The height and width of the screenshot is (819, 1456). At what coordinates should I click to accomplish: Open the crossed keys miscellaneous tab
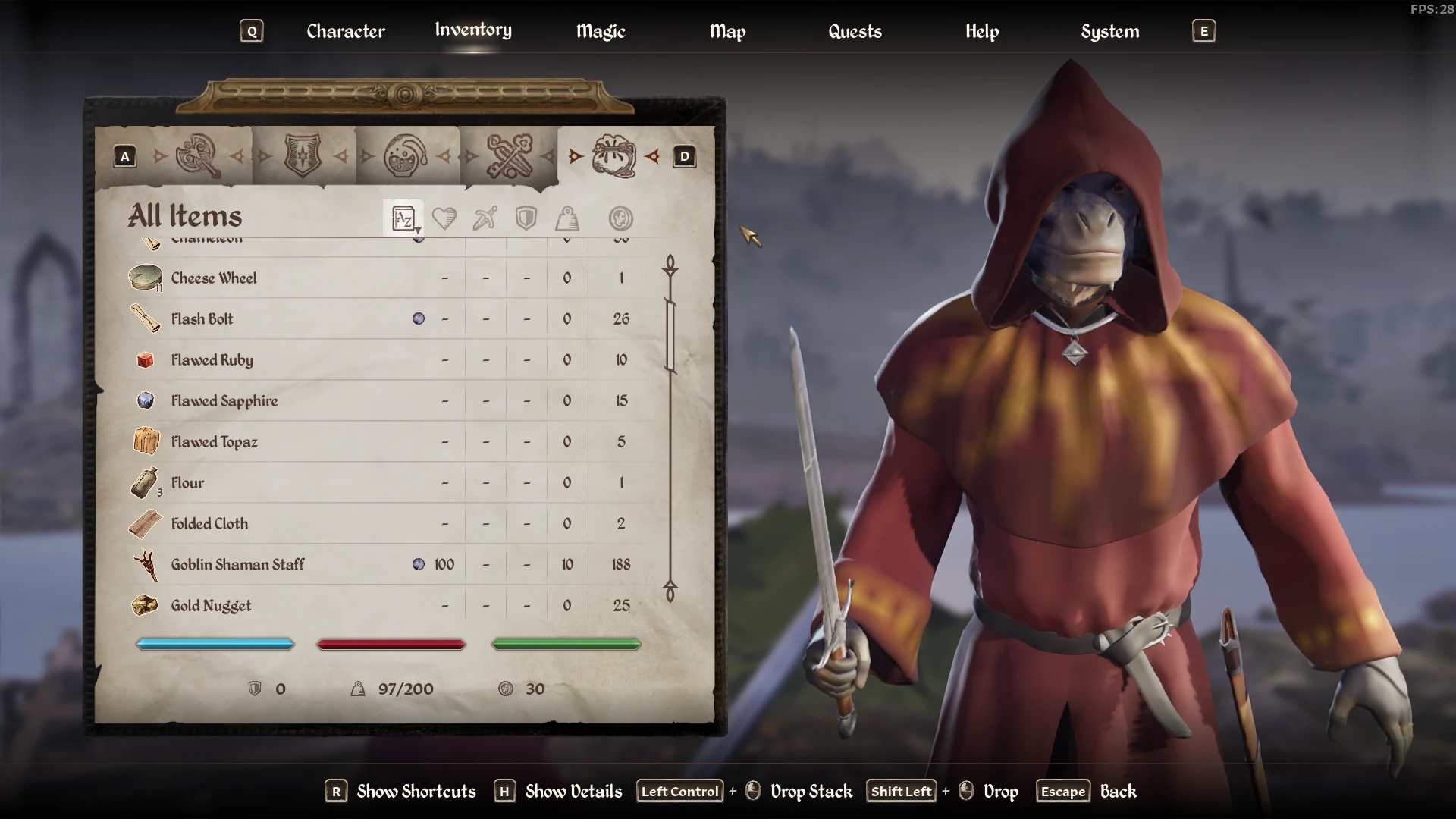pos(510,156)
